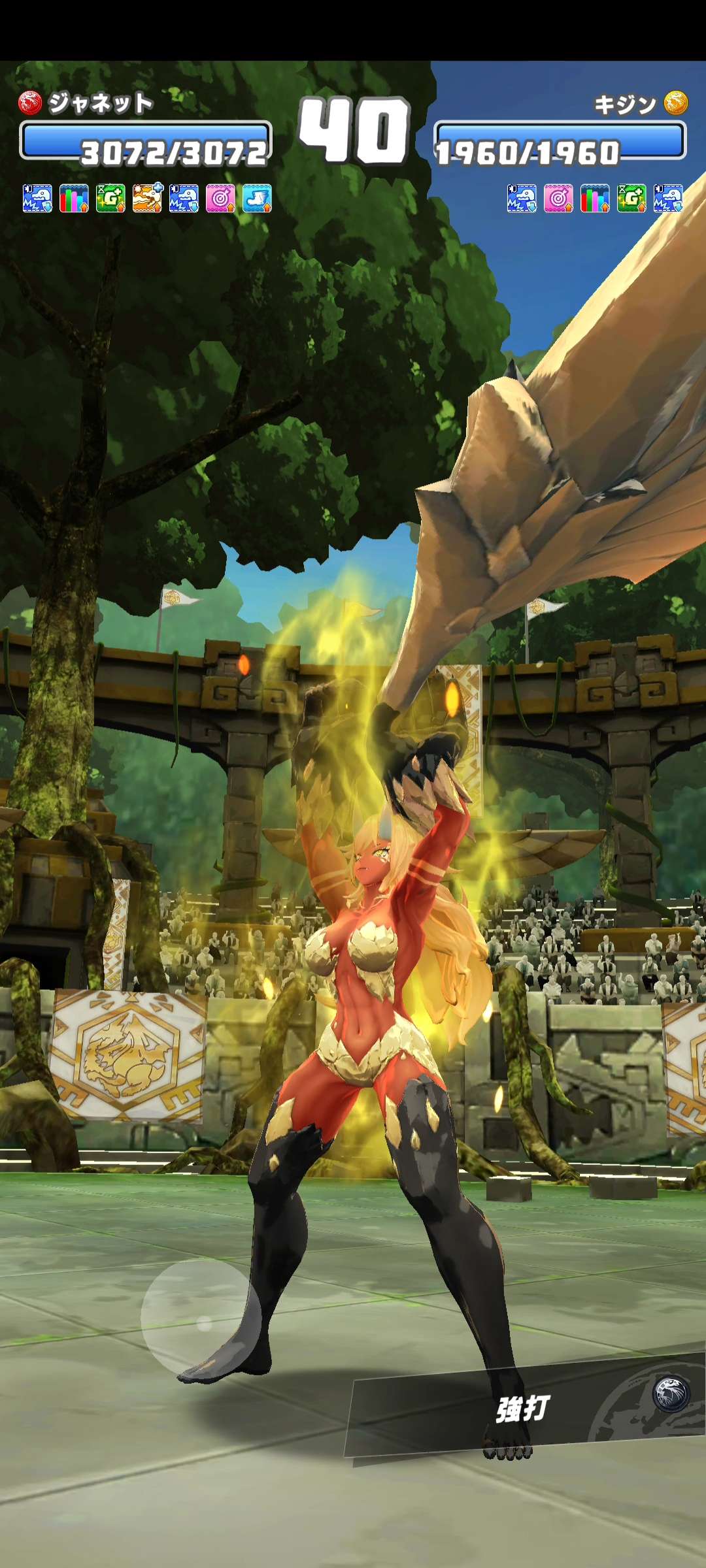Tap the 強打 skill banner
This screenshot has width=706, height=1568.
point(523,1408)
